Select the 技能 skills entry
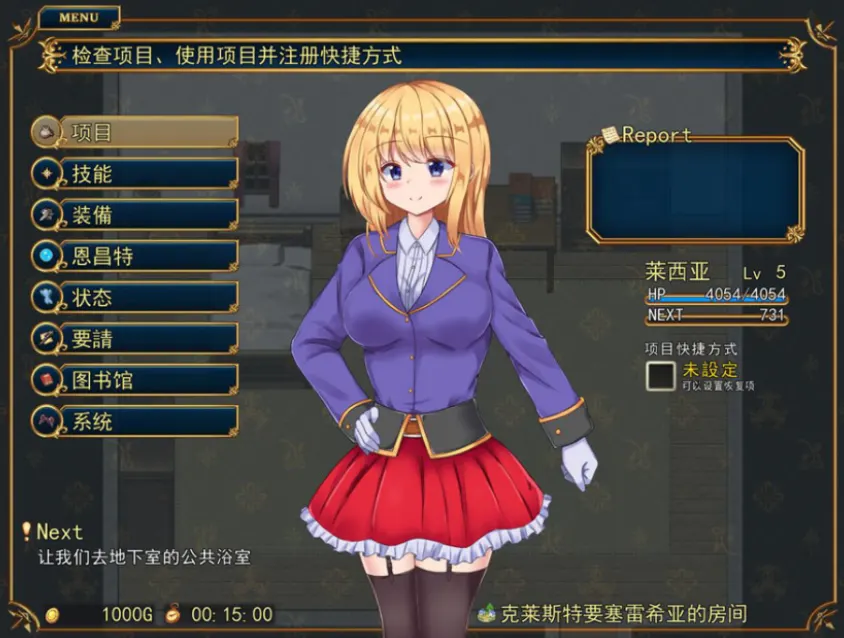The width and height of the screenshot is (844, 638). (135, 173)
